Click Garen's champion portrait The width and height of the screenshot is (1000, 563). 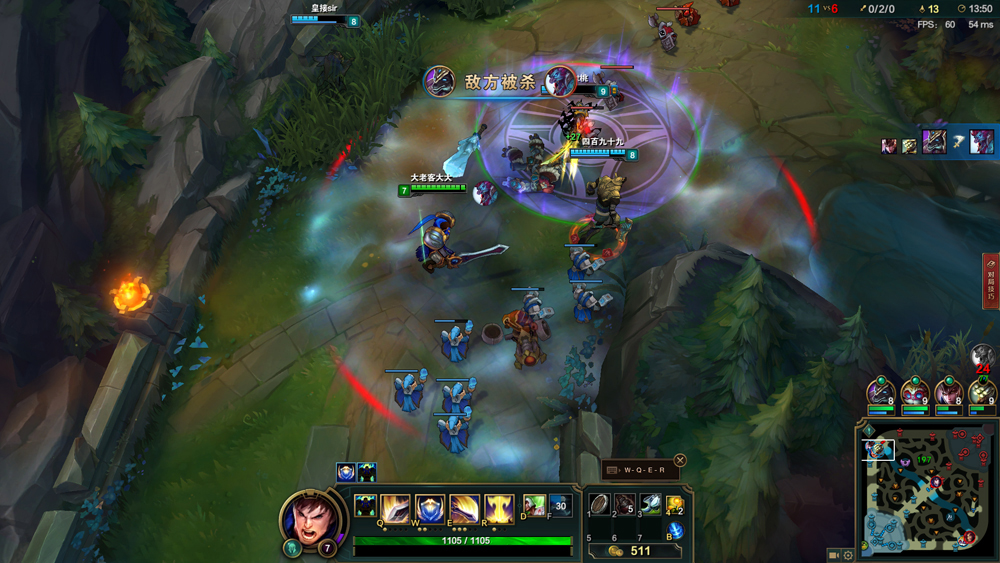click(x=309, y=518)
